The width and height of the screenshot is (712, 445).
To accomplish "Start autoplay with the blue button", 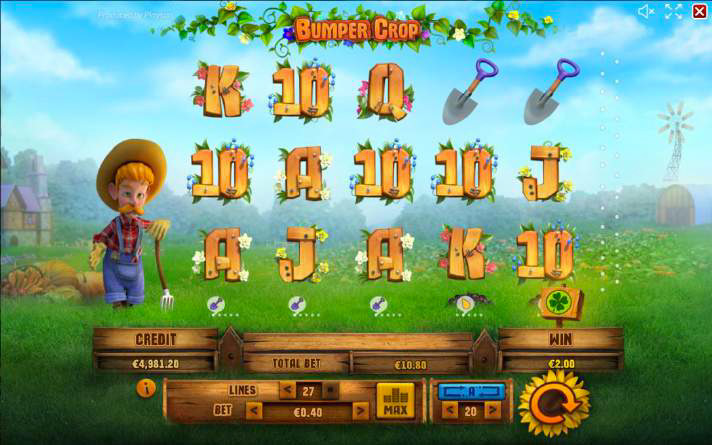I will (470, 390).
